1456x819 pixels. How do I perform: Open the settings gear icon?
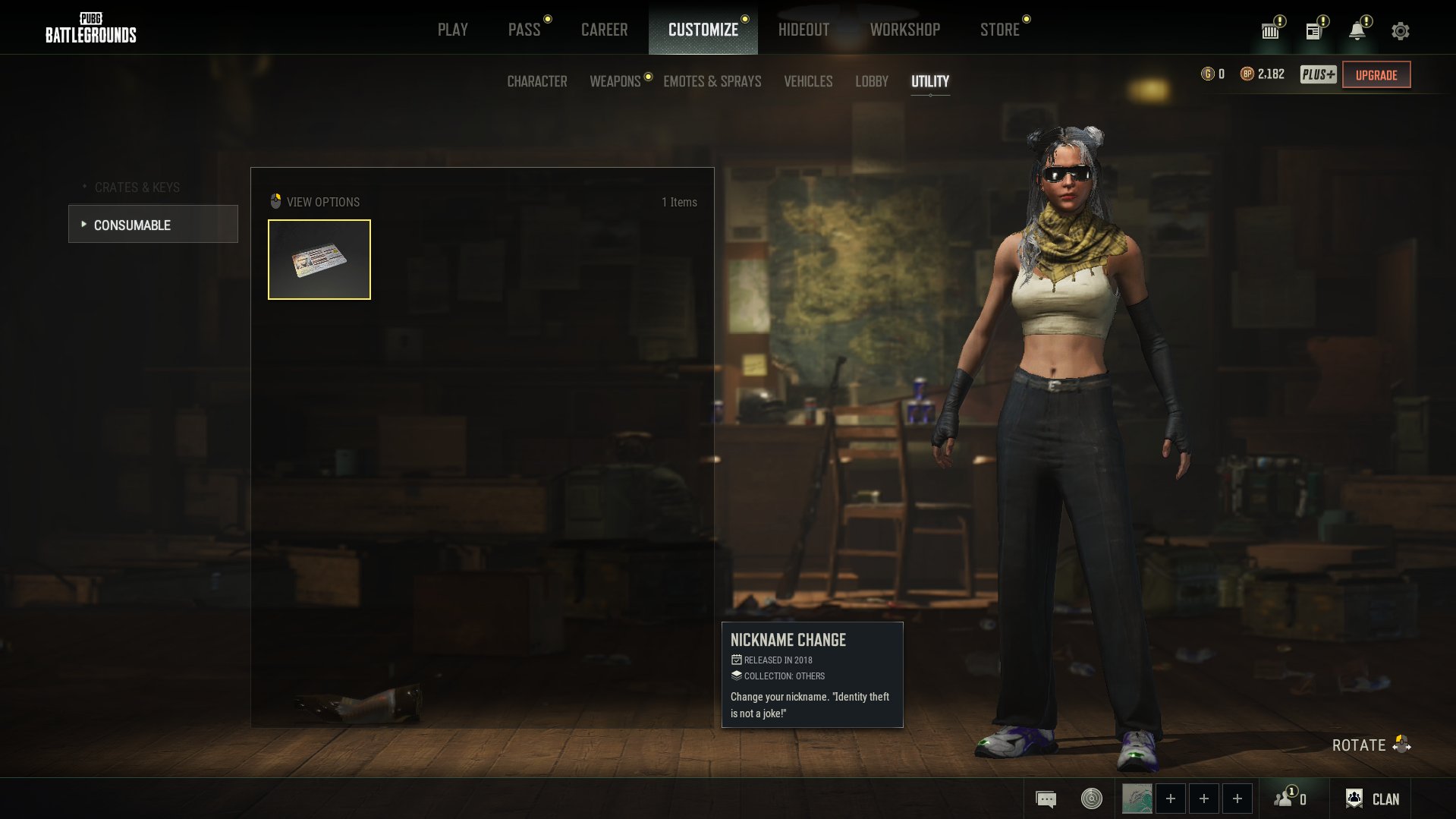(1400, 31)
